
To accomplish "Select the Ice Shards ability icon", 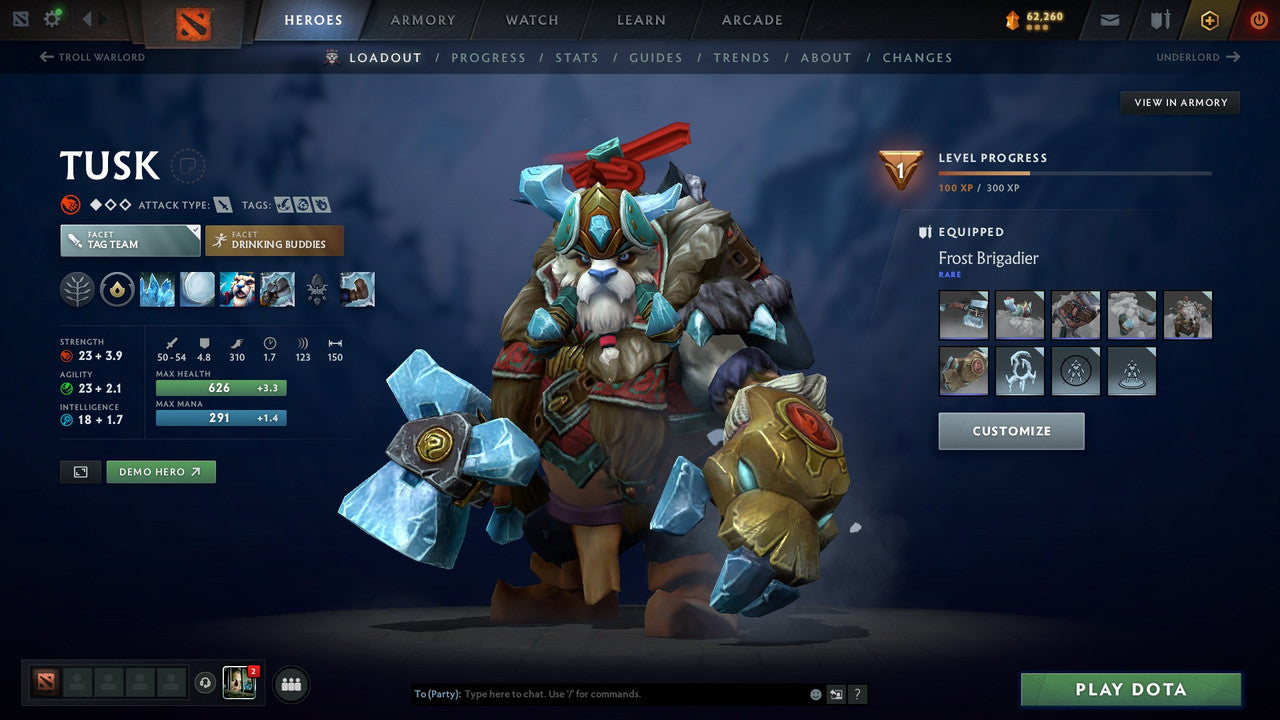I will click(x=158, y=290).
